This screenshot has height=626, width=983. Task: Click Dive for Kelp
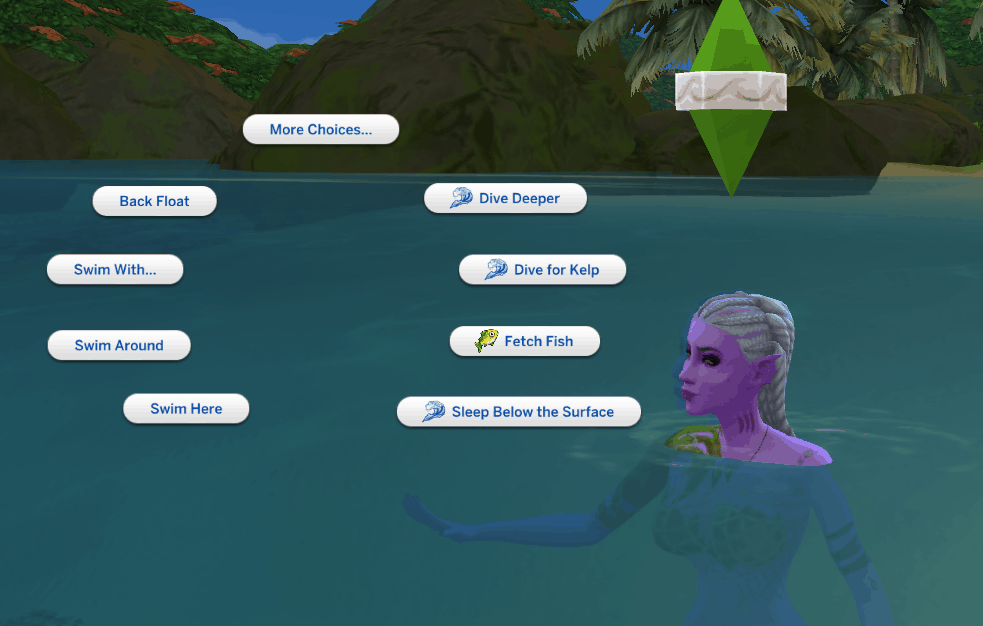(x=542, y=270)
